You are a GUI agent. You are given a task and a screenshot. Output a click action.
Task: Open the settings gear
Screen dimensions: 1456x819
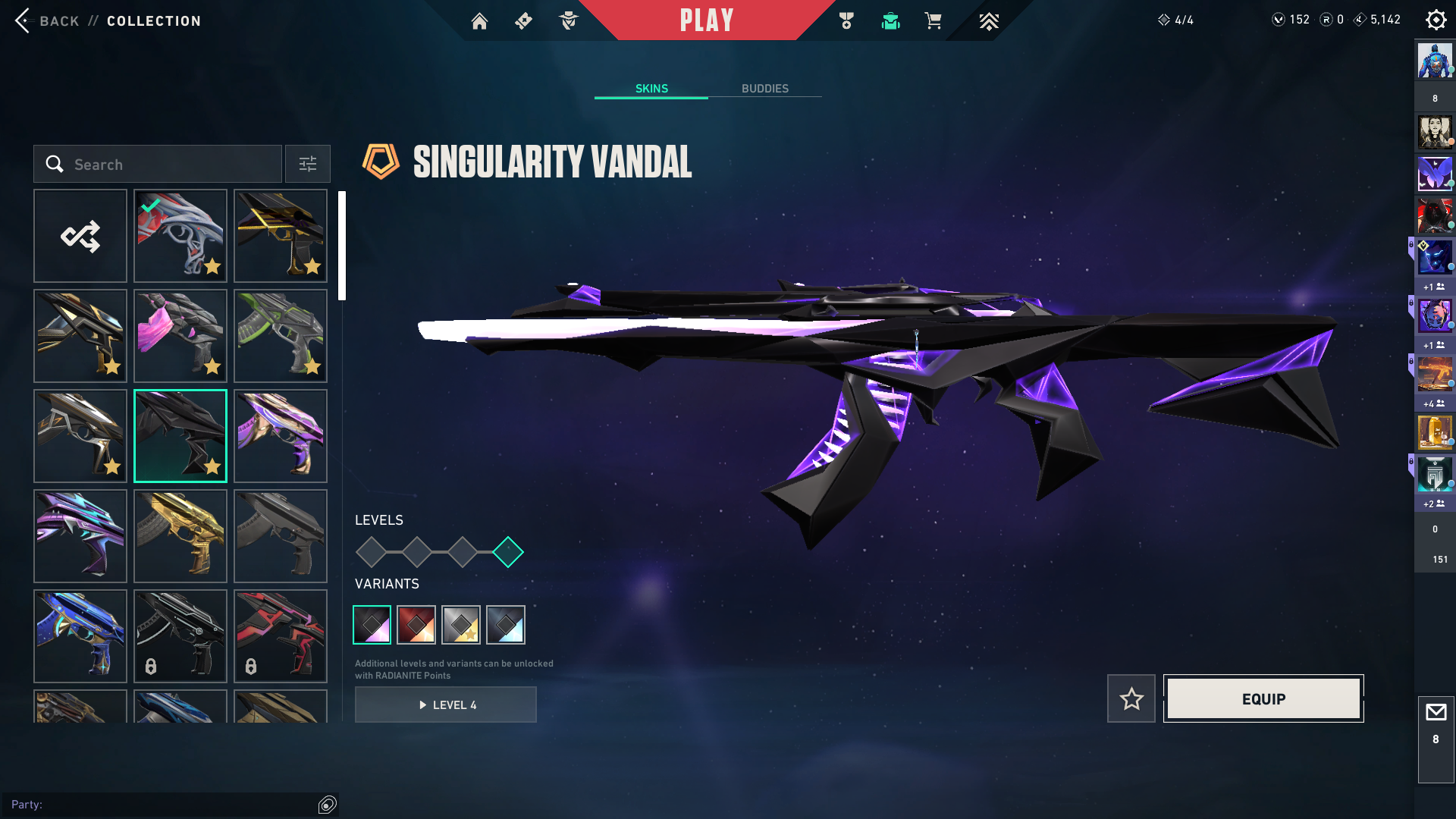(1436, 20)
